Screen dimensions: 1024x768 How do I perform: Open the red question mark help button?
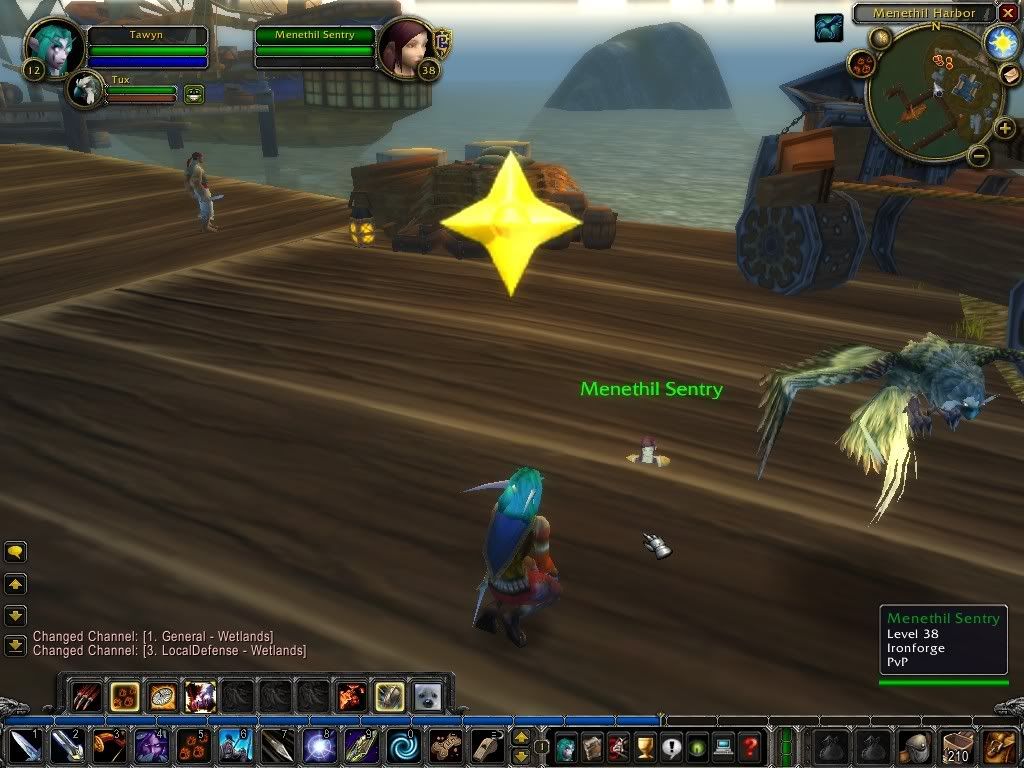click(x=749, y=746)
